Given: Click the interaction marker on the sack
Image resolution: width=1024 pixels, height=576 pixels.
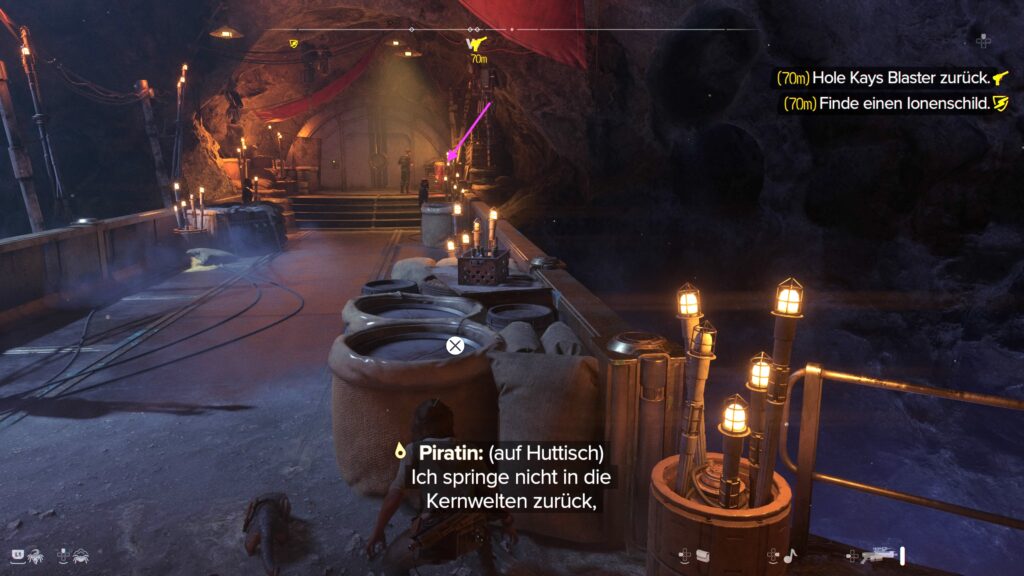Looking at the screenshot, I should click(454, 346).
